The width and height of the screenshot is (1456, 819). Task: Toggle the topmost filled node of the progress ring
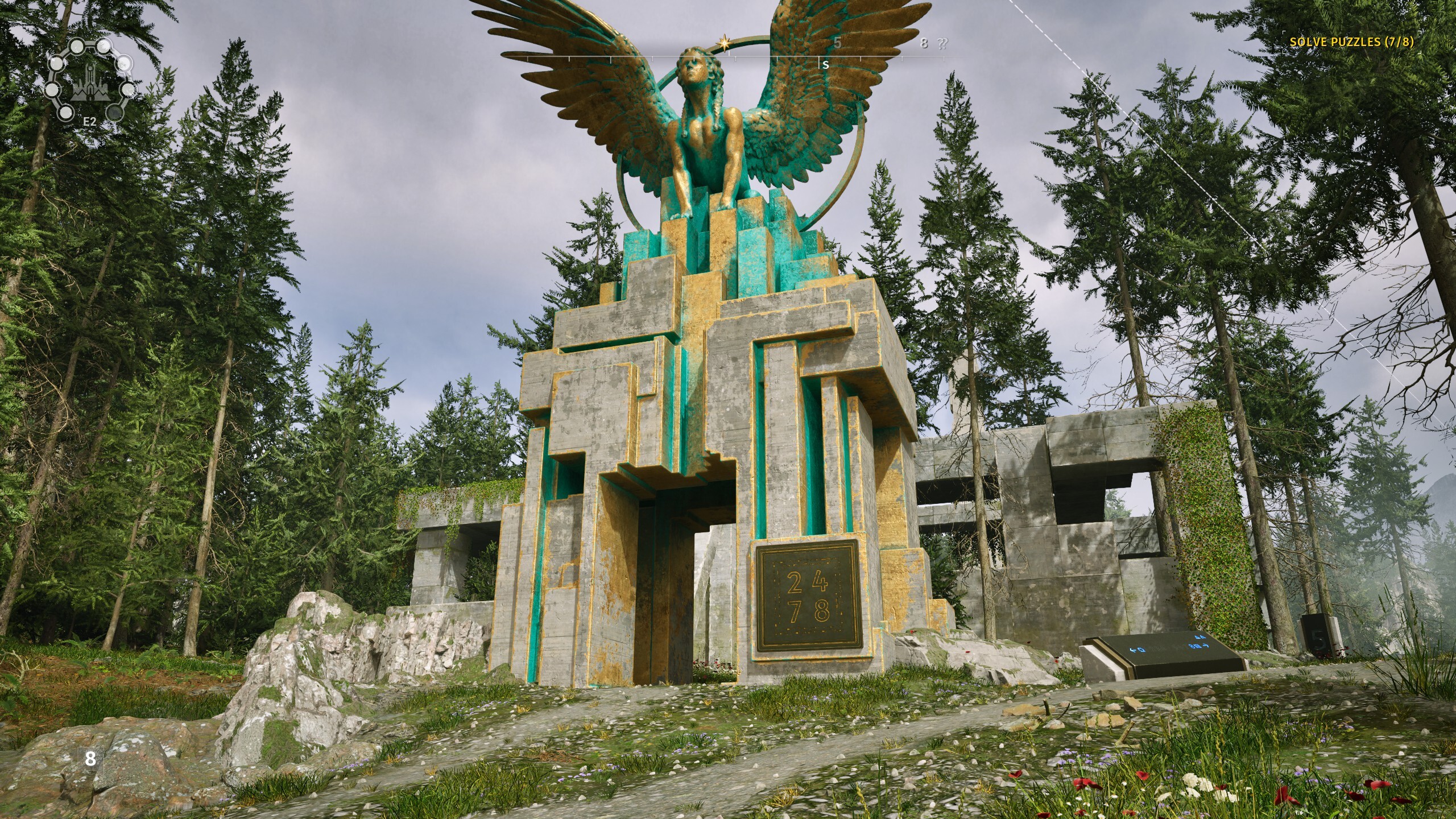click(x=104, y=46)
